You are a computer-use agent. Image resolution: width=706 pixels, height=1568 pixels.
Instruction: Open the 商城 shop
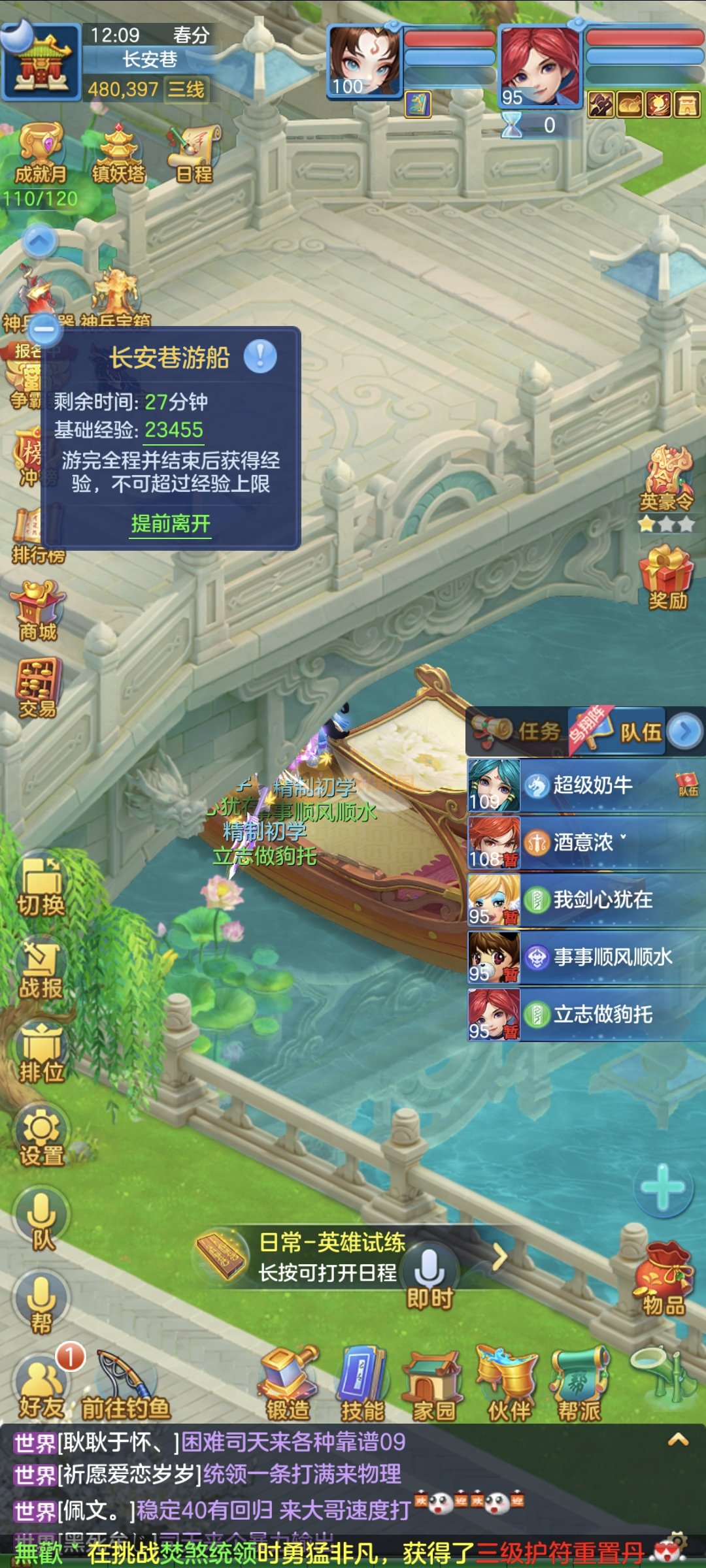(x=39, y=610)
